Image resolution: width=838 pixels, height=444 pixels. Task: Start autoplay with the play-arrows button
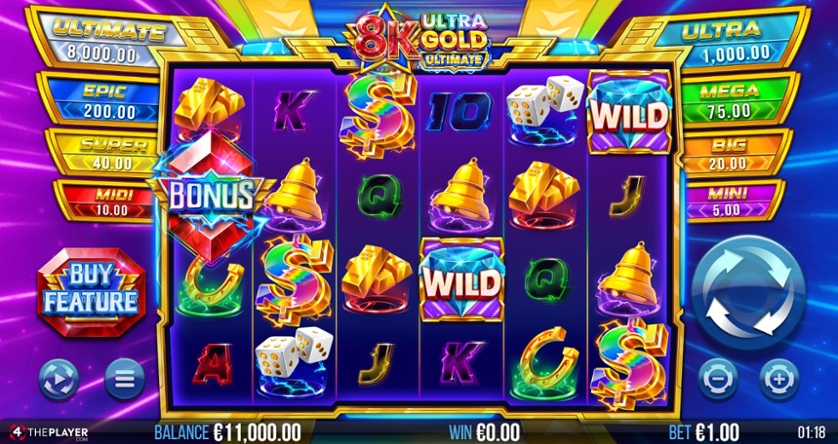pyautogui.click(x=59, y=378)
